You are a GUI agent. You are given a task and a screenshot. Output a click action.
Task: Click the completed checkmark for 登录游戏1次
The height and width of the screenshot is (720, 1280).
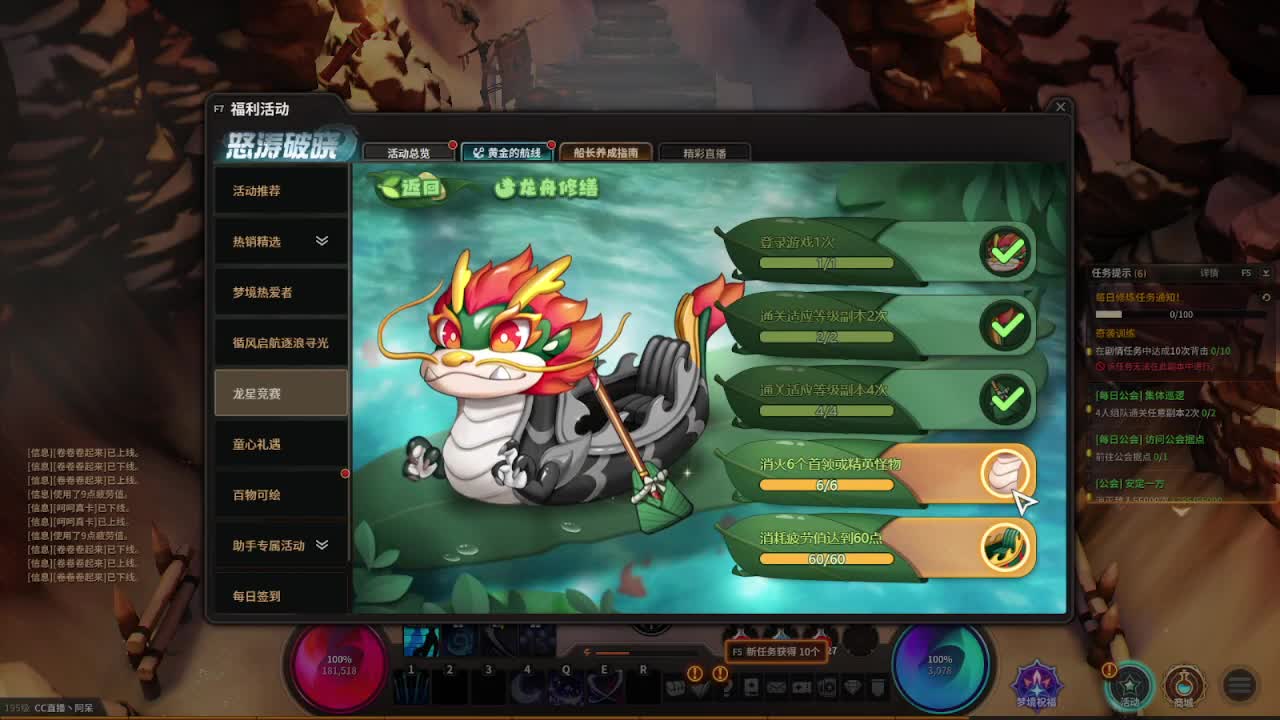[1008, 253]
